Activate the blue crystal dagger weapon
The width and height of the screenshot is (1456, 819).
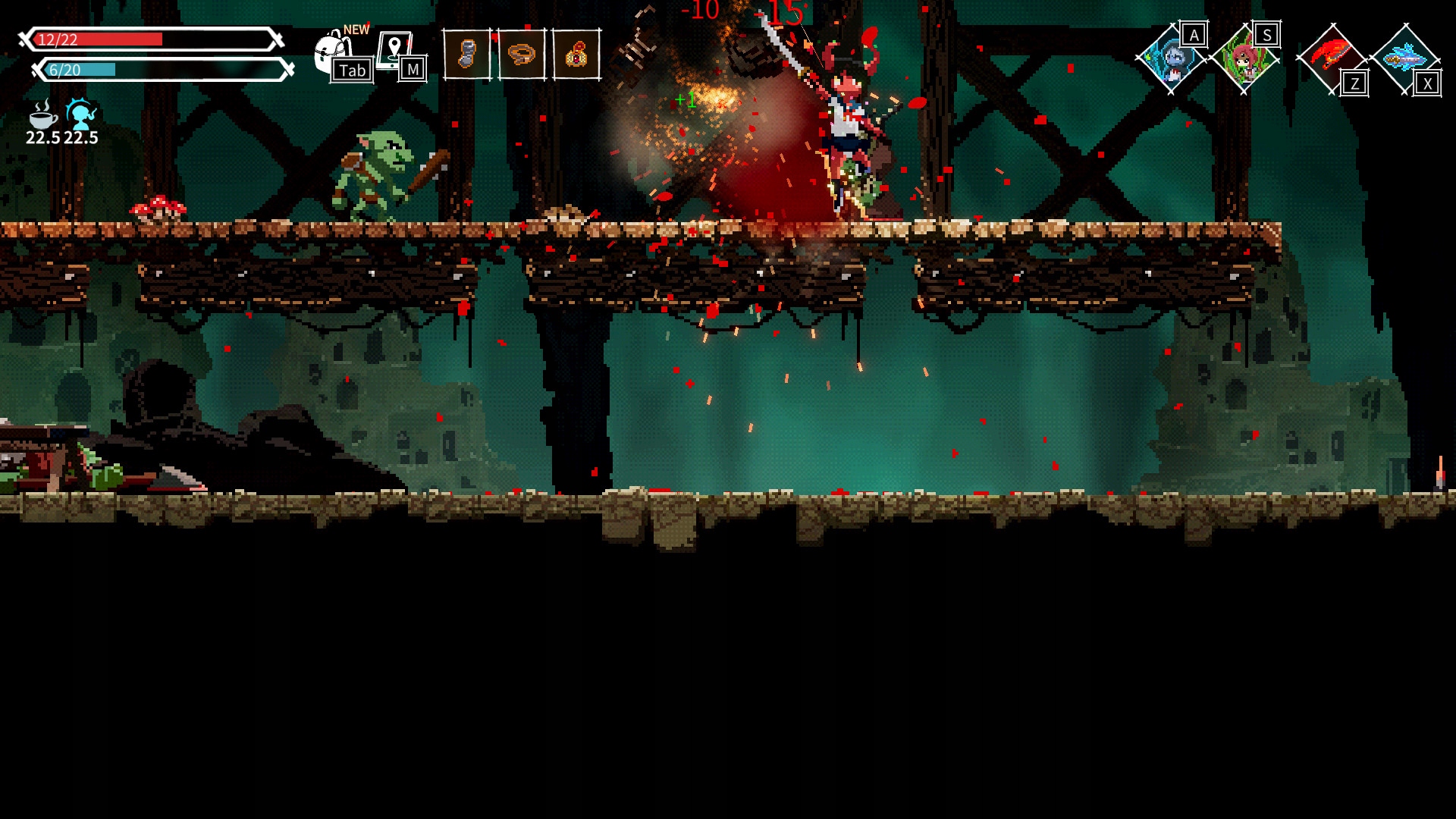(x=1404, y=58)
